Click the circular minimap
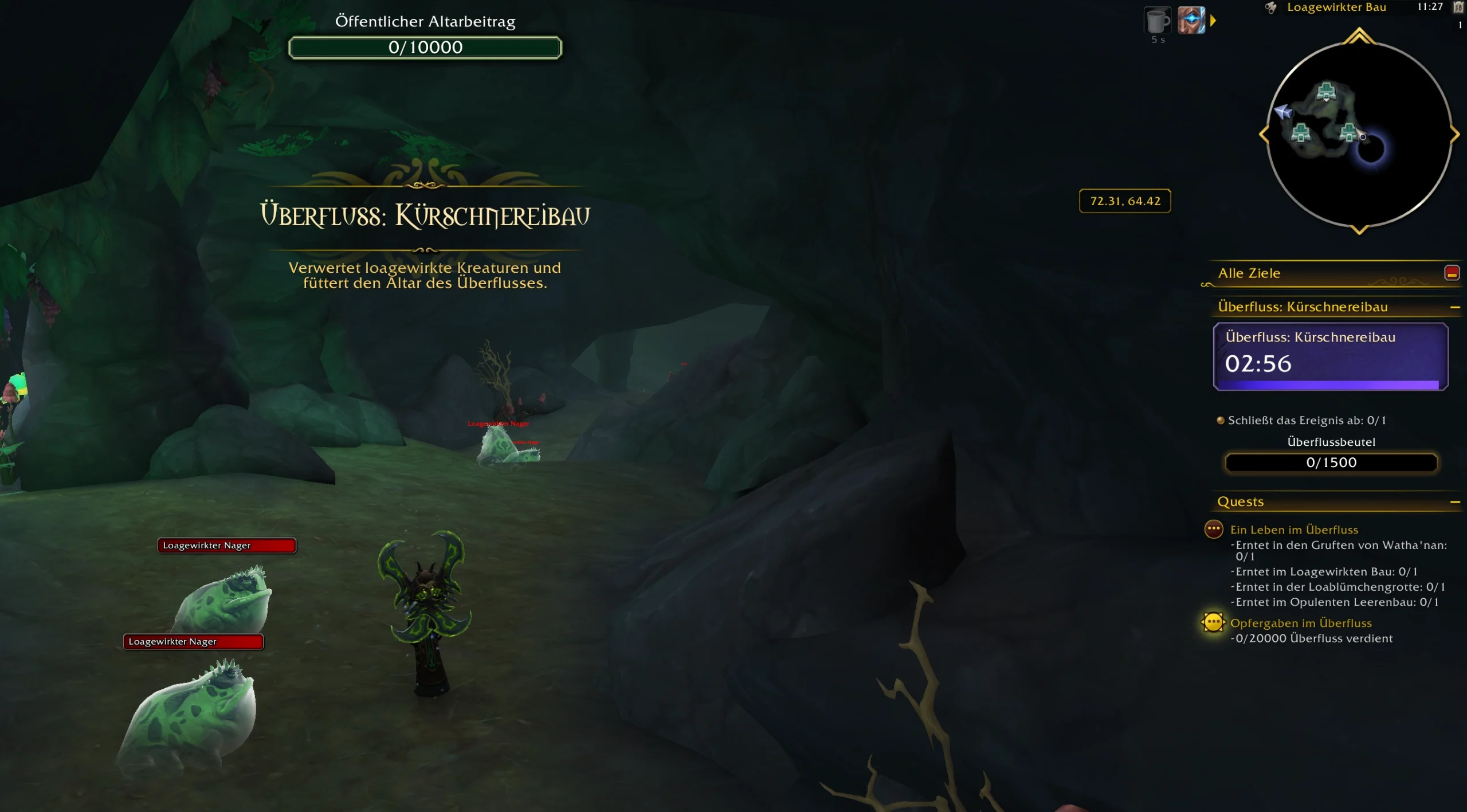The width and height of the screenshot is (1467, 812). [1359, 135]
